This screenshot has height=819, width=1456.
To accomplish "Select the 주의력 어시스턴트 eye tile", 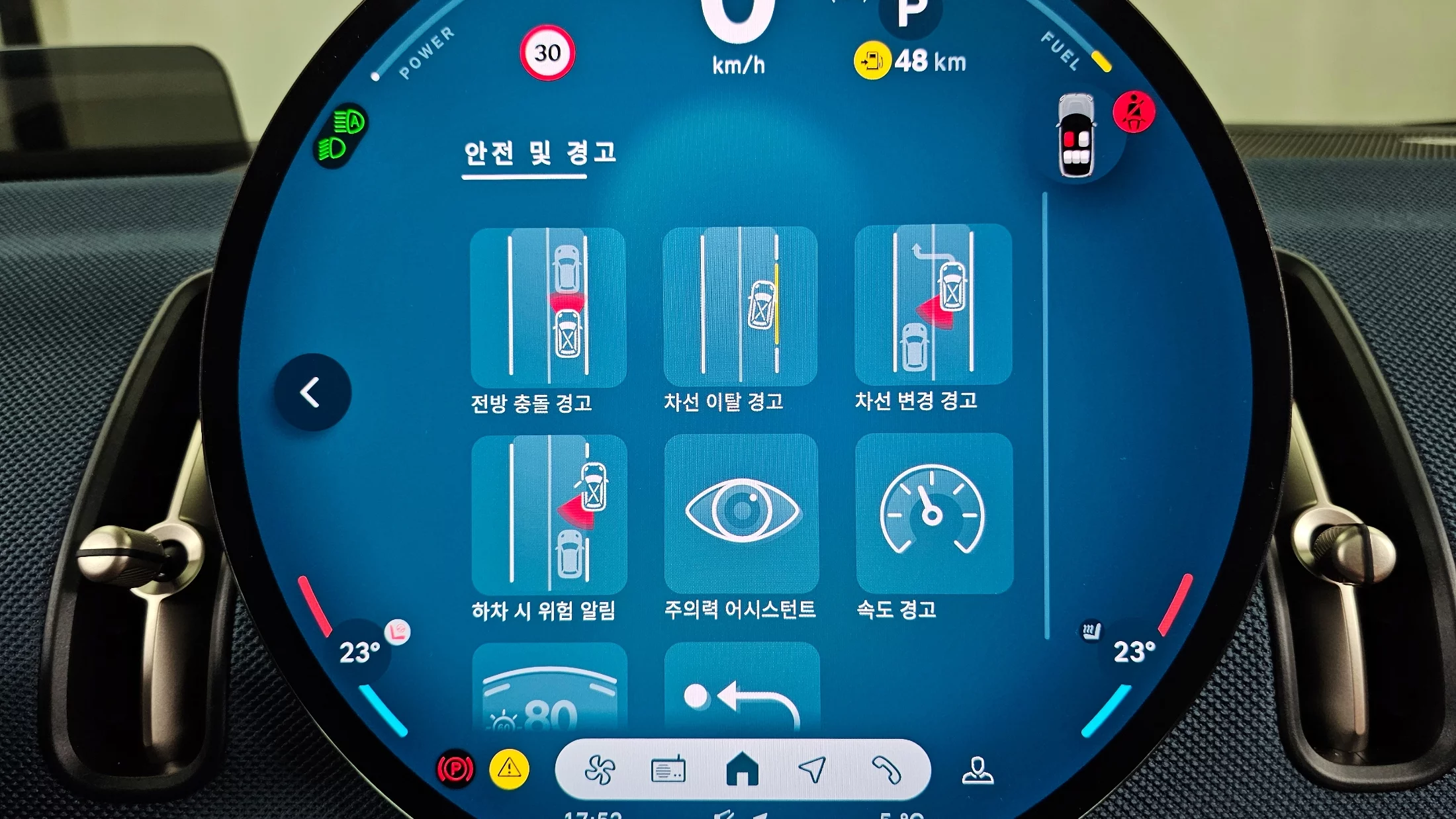I will [741, 513].
